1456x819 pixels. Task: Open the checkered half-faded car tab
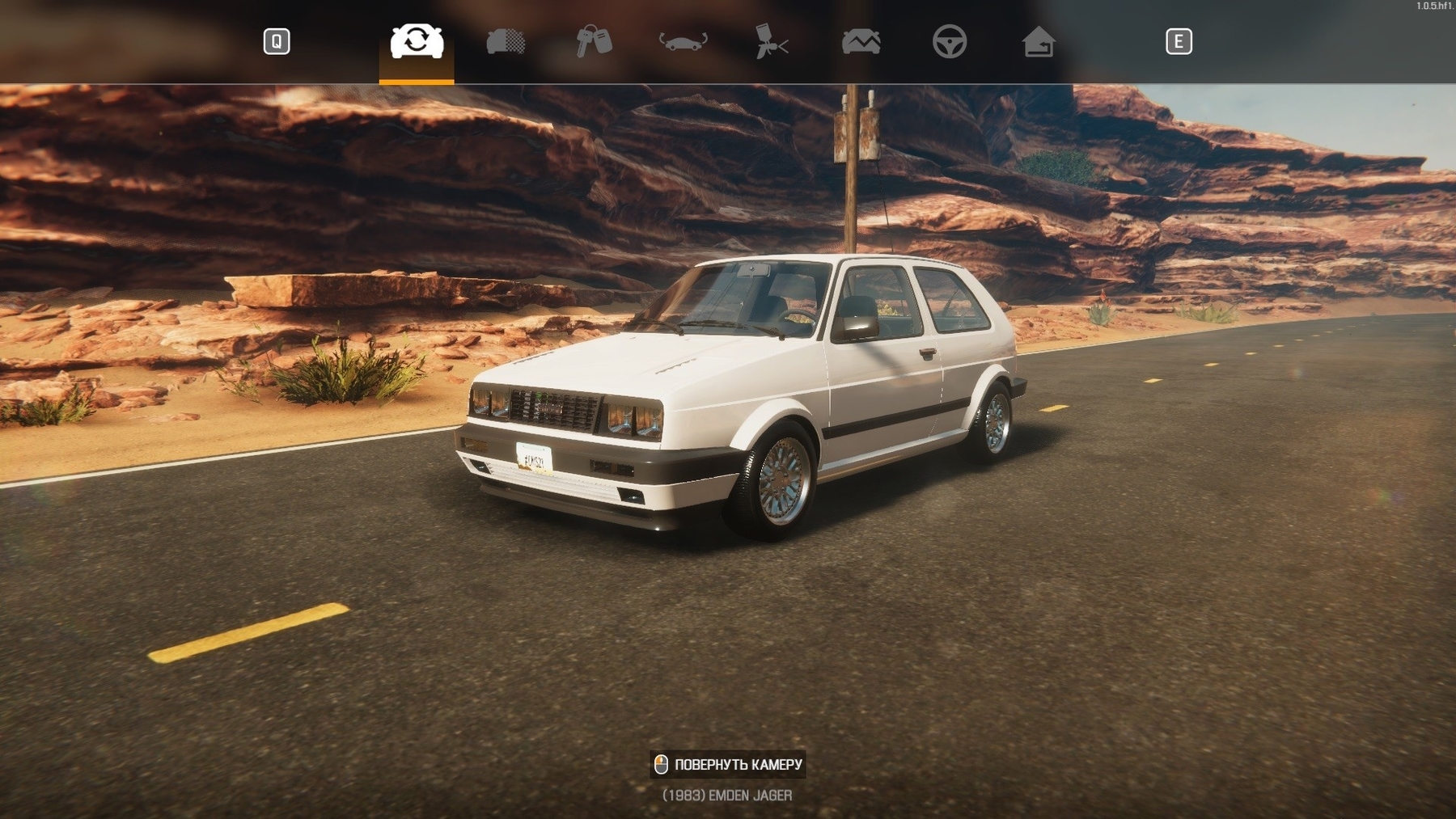click(506, 41)
